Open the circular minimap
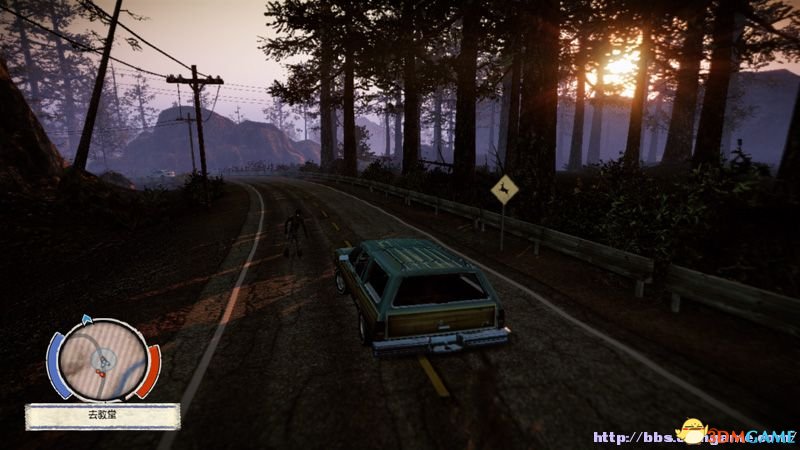Screen dimensions: 800x450 tap(102, 360)
